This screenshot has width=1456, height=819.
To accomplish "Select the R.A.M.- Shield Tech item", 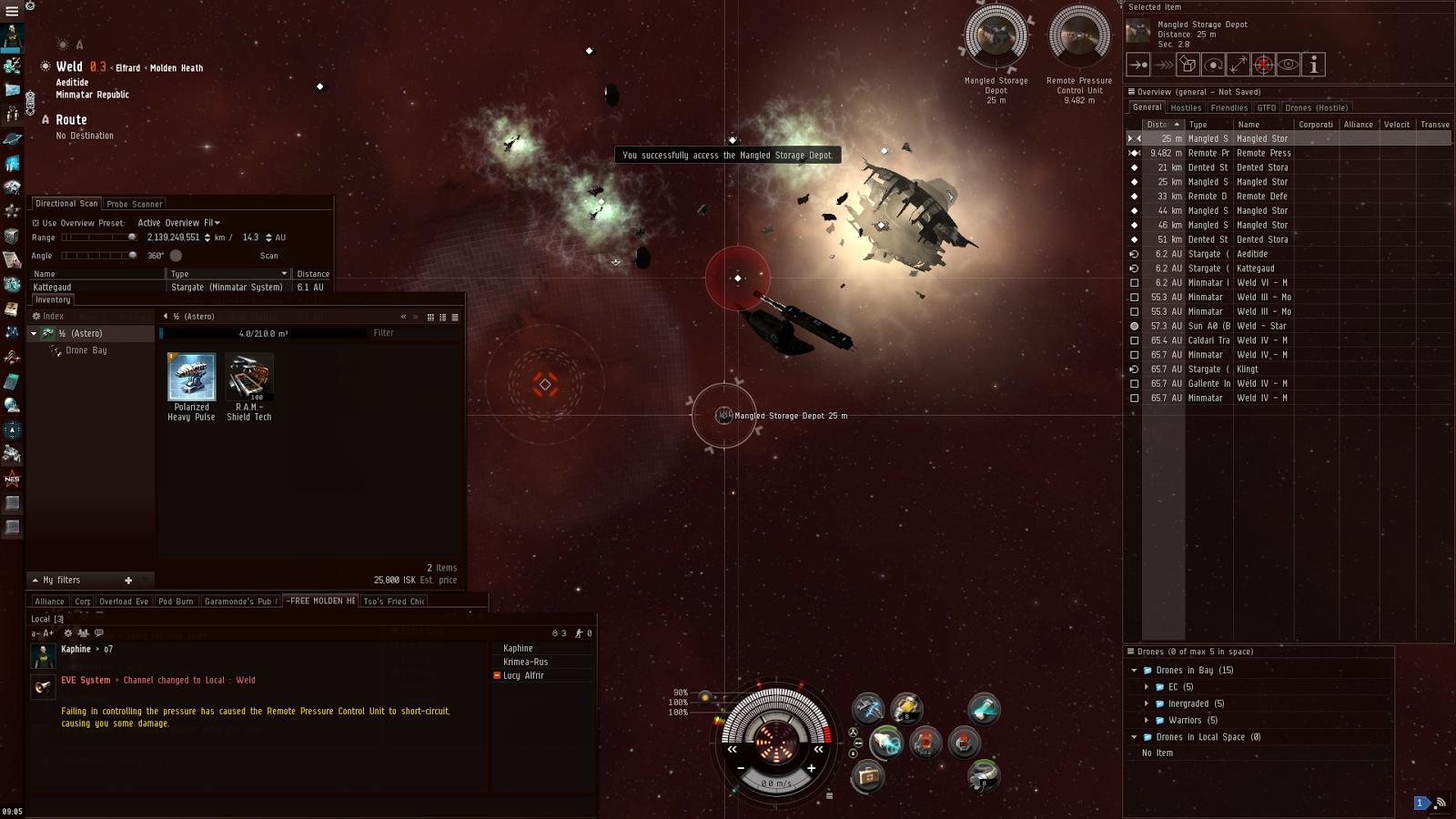I will click(x=249, y=378).
